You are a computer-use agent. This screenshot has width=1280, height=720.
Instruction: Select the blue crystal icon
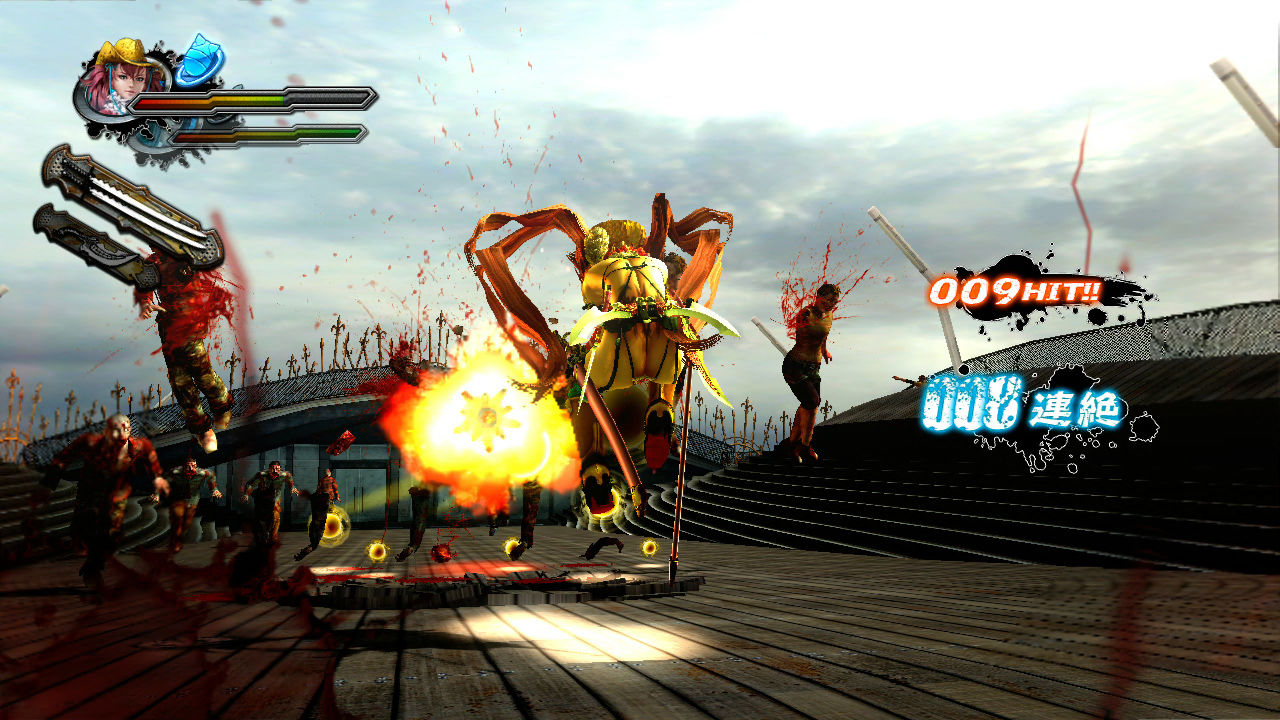click(200, 60)
